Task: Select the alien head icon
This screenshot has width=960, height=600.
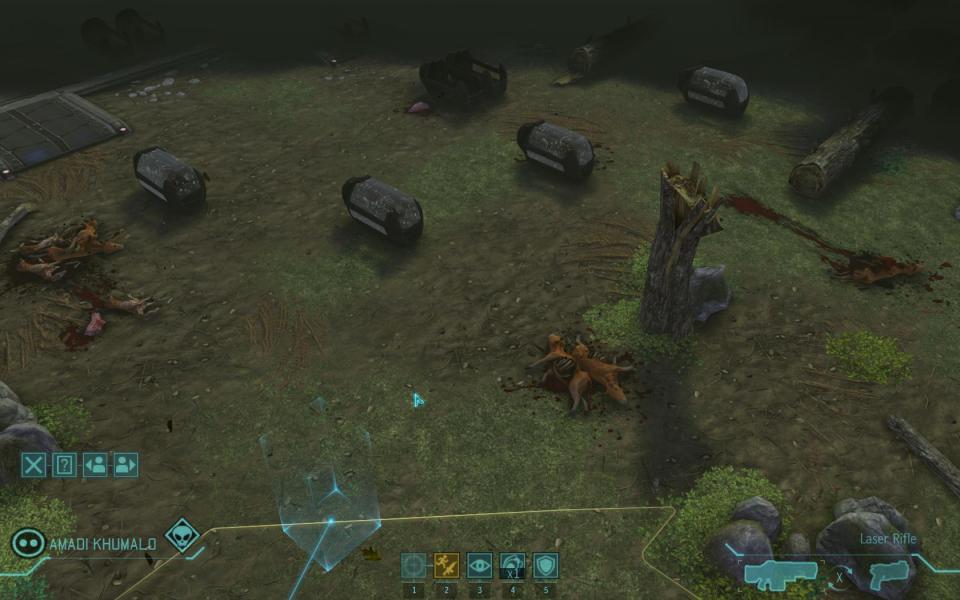Action: tap(181, 535)
